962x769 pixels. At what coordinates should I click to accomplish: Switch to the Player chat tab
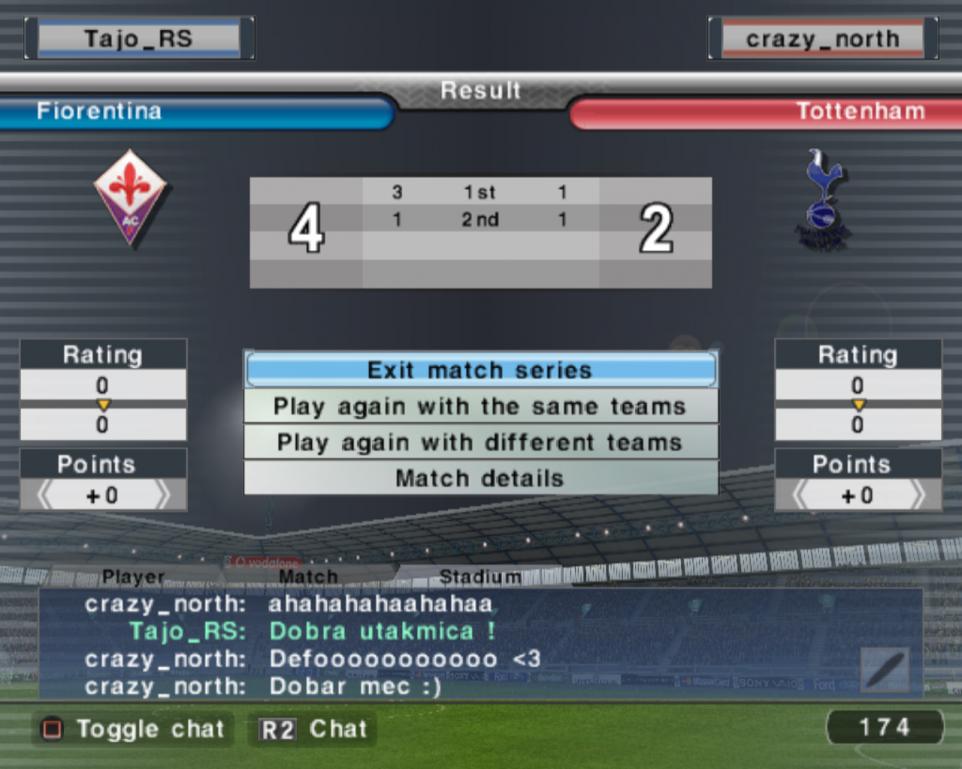pyautogui.click(x=134, y=577)
